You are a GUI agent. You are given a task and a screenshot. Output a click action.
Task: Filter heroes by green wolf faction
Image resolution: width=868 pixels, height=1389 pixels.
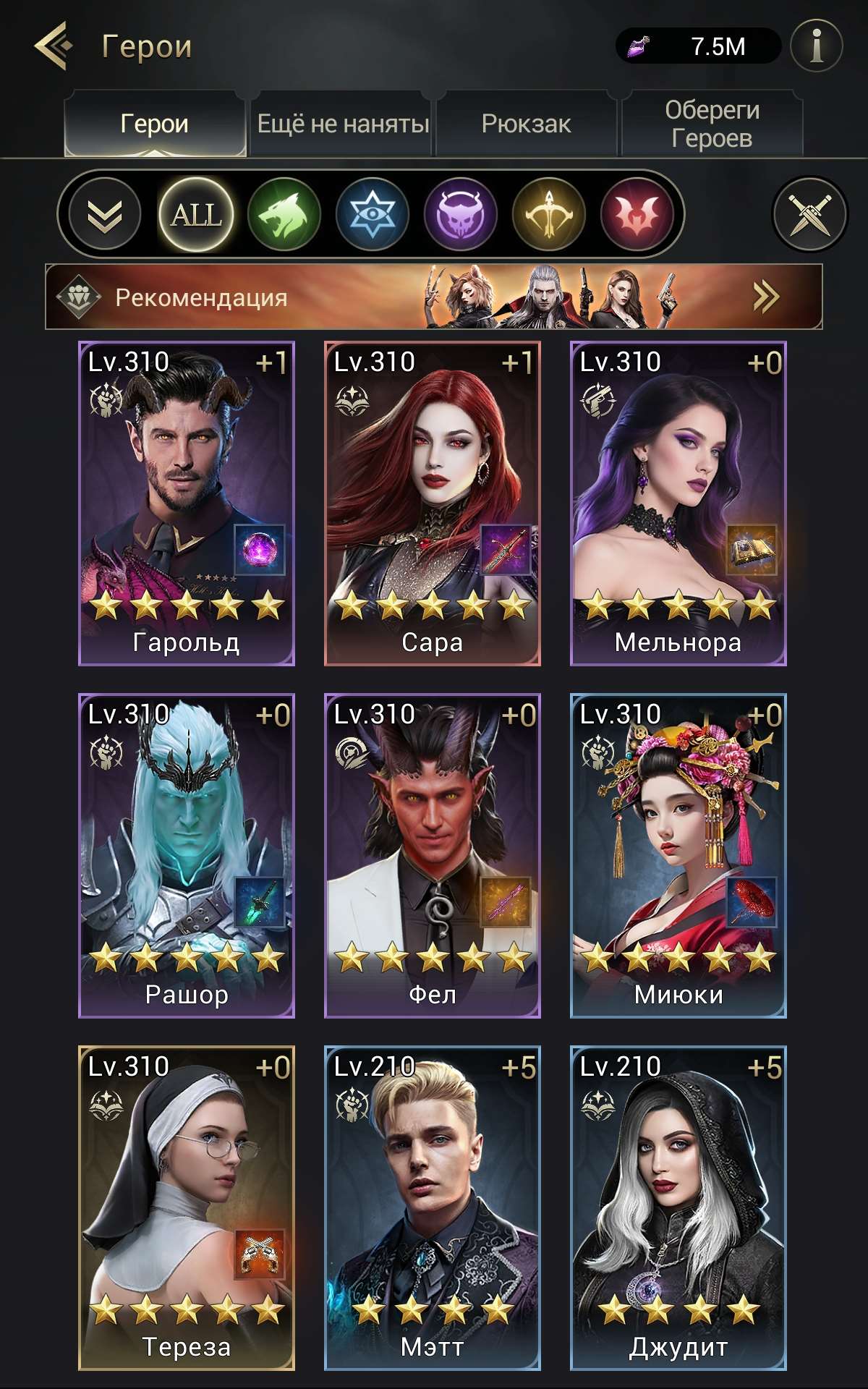click(x=284, y=214)
